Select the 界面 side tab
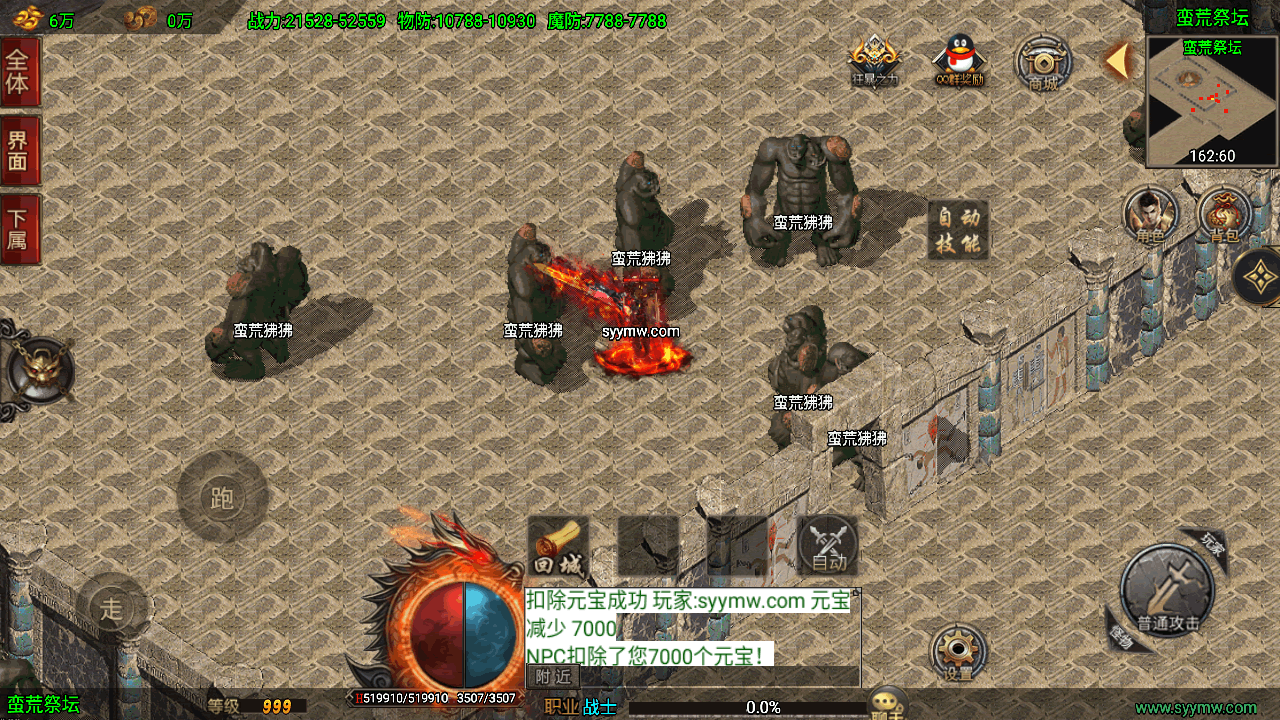This screenshot has width=1280, height=720. 19,150
